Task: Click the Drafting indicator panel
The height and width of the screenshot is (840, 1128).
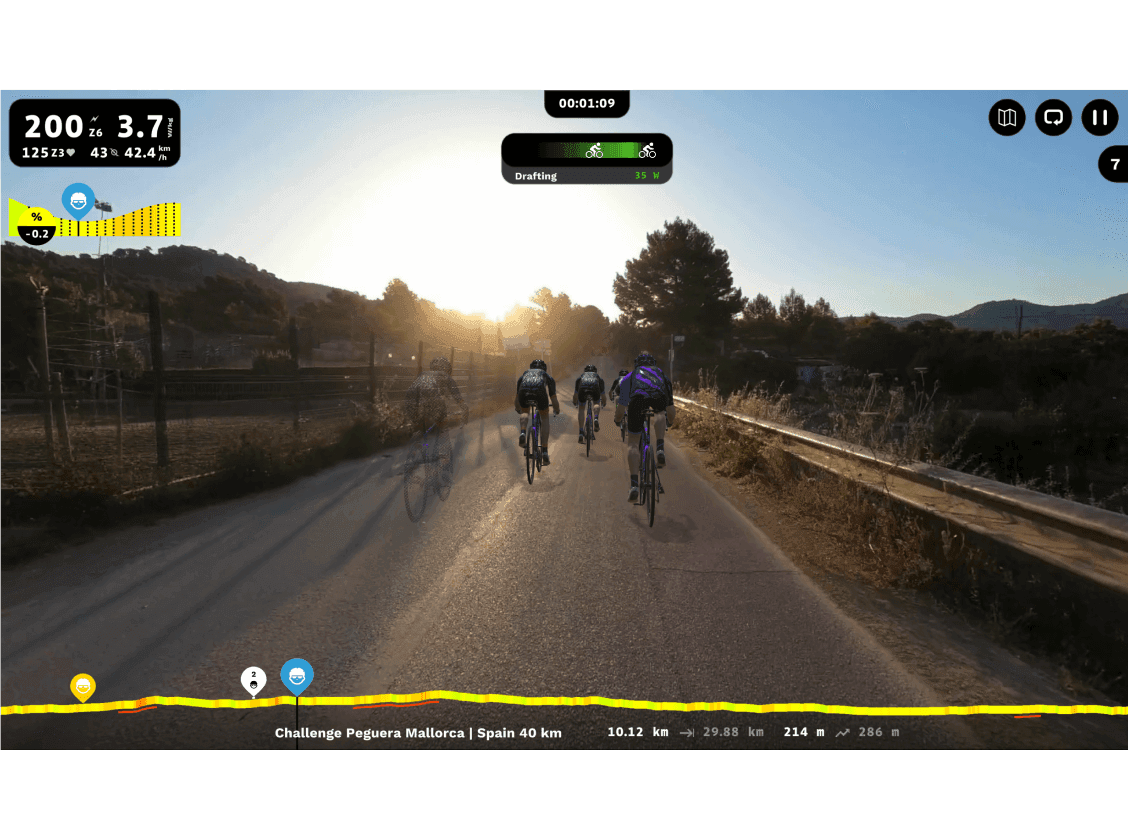Action: [587, 159]
